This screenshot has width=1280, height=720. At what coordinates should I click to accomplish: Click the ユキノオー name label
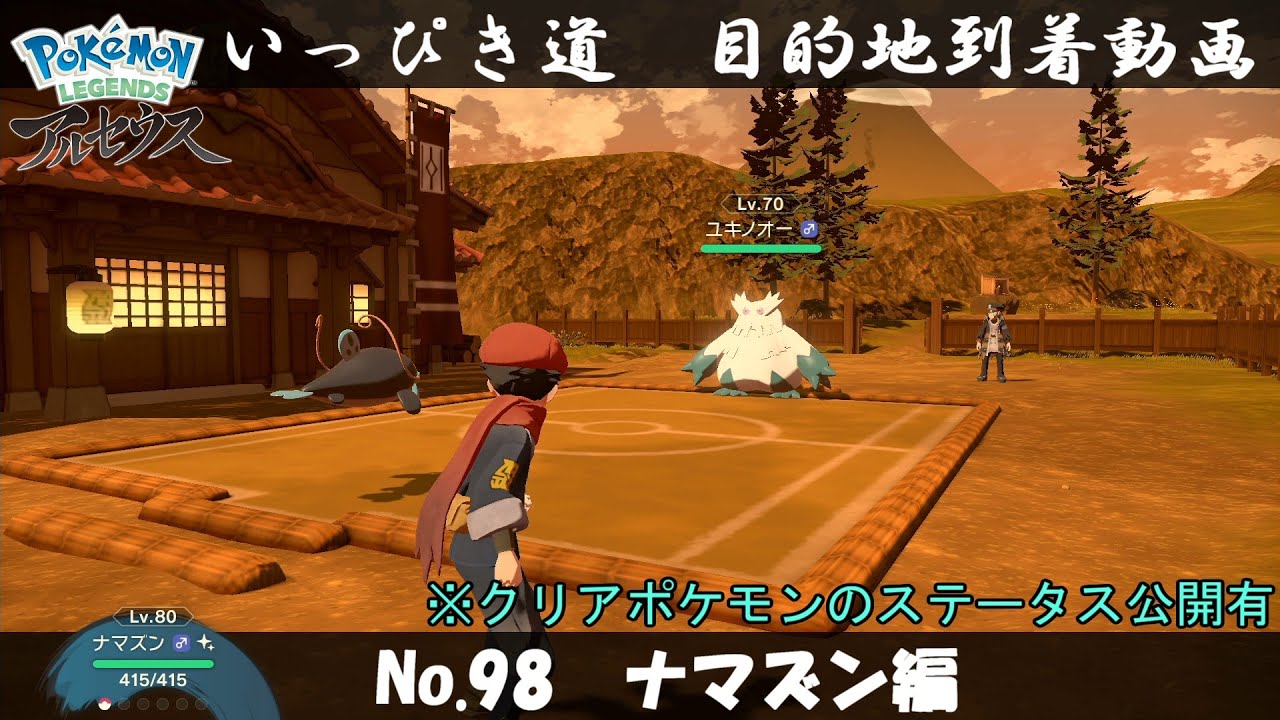pos(750,229)
